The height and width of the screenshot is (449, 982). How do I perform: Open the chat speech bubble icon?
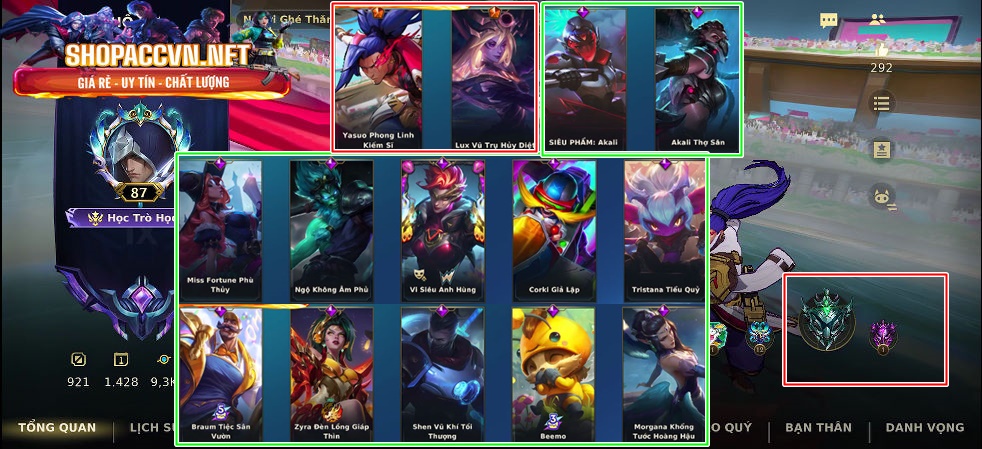point(828,20)
